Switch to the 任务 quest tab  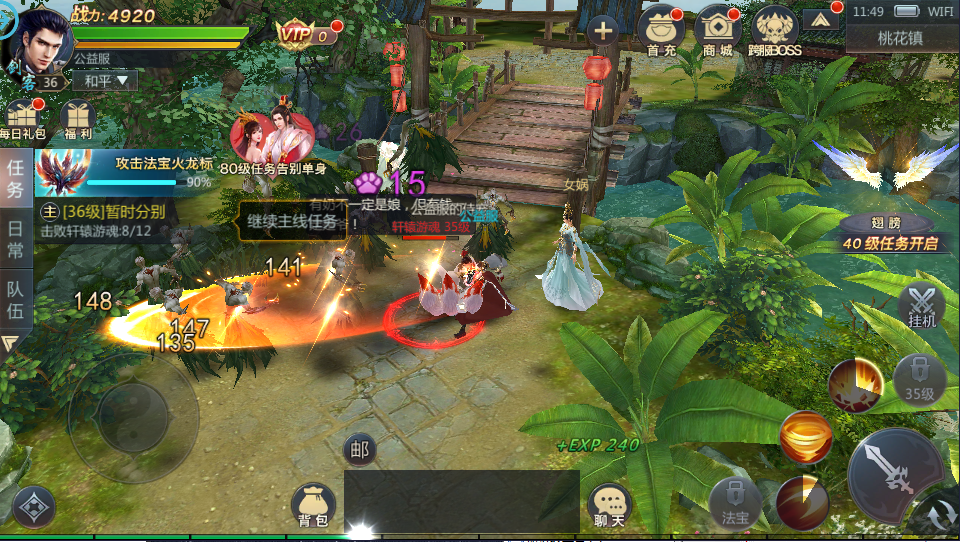(15, 178)
